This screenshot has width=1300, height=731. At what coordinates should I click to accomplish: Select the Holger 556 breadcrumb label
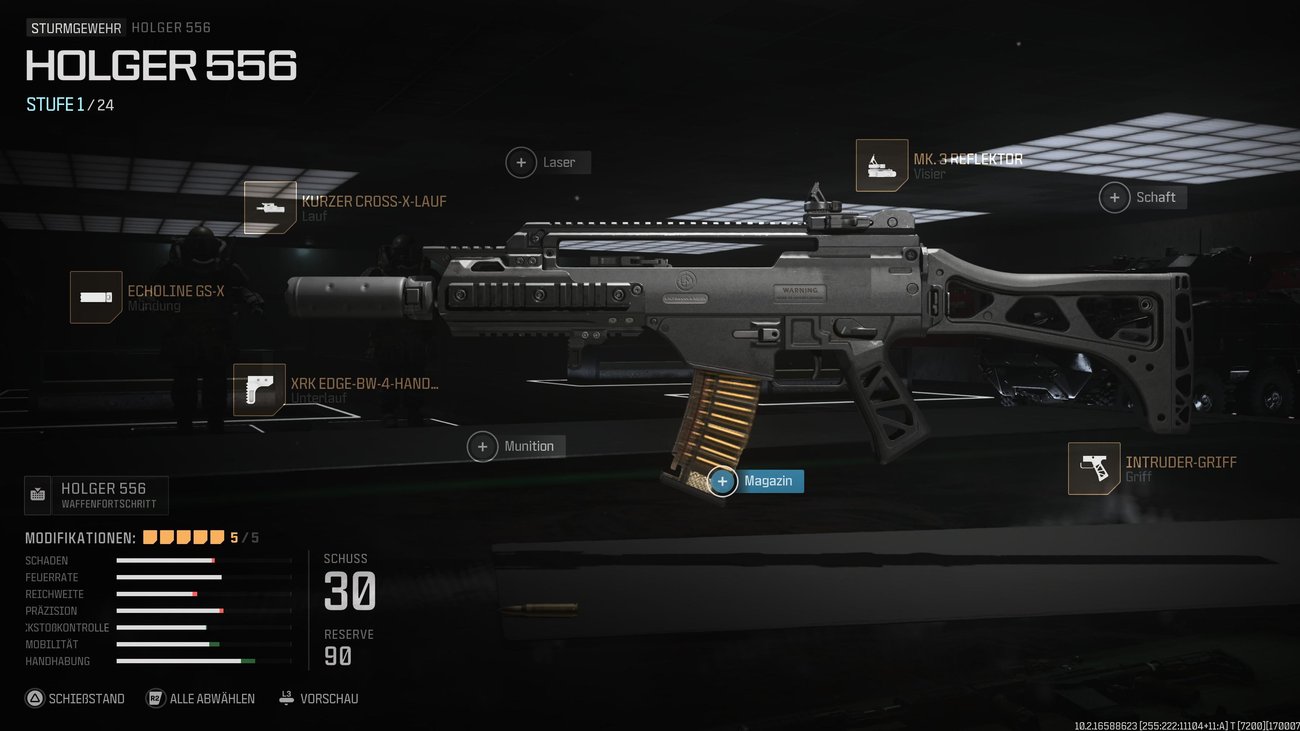click(170, 27)
